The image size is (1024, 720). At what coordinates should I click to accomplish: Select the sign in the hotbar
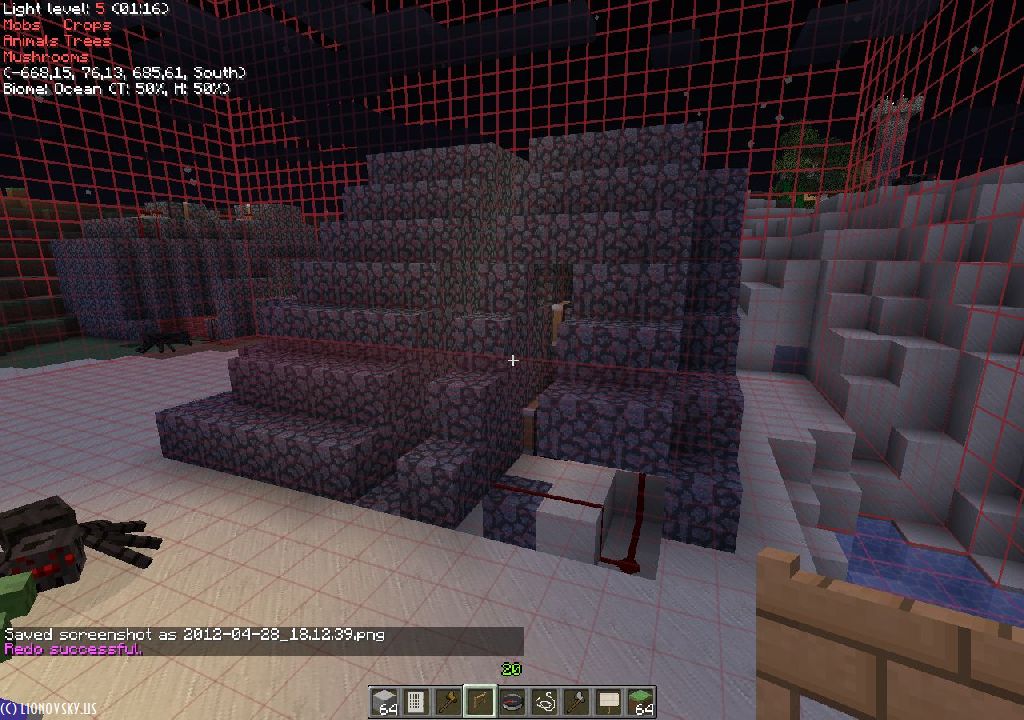[x=609, y=702]
